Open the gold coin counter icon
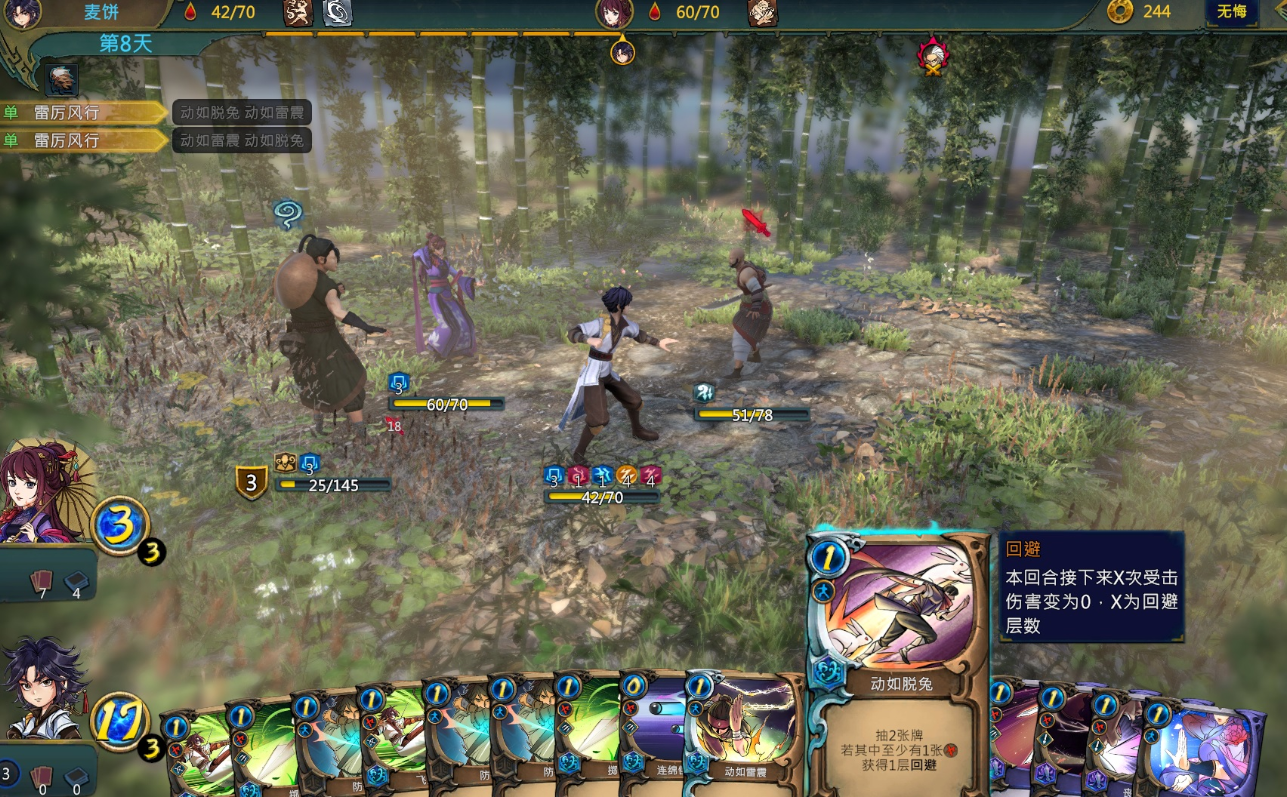The width and height of the screenshot is (1287, 797). pos(1120,12)
